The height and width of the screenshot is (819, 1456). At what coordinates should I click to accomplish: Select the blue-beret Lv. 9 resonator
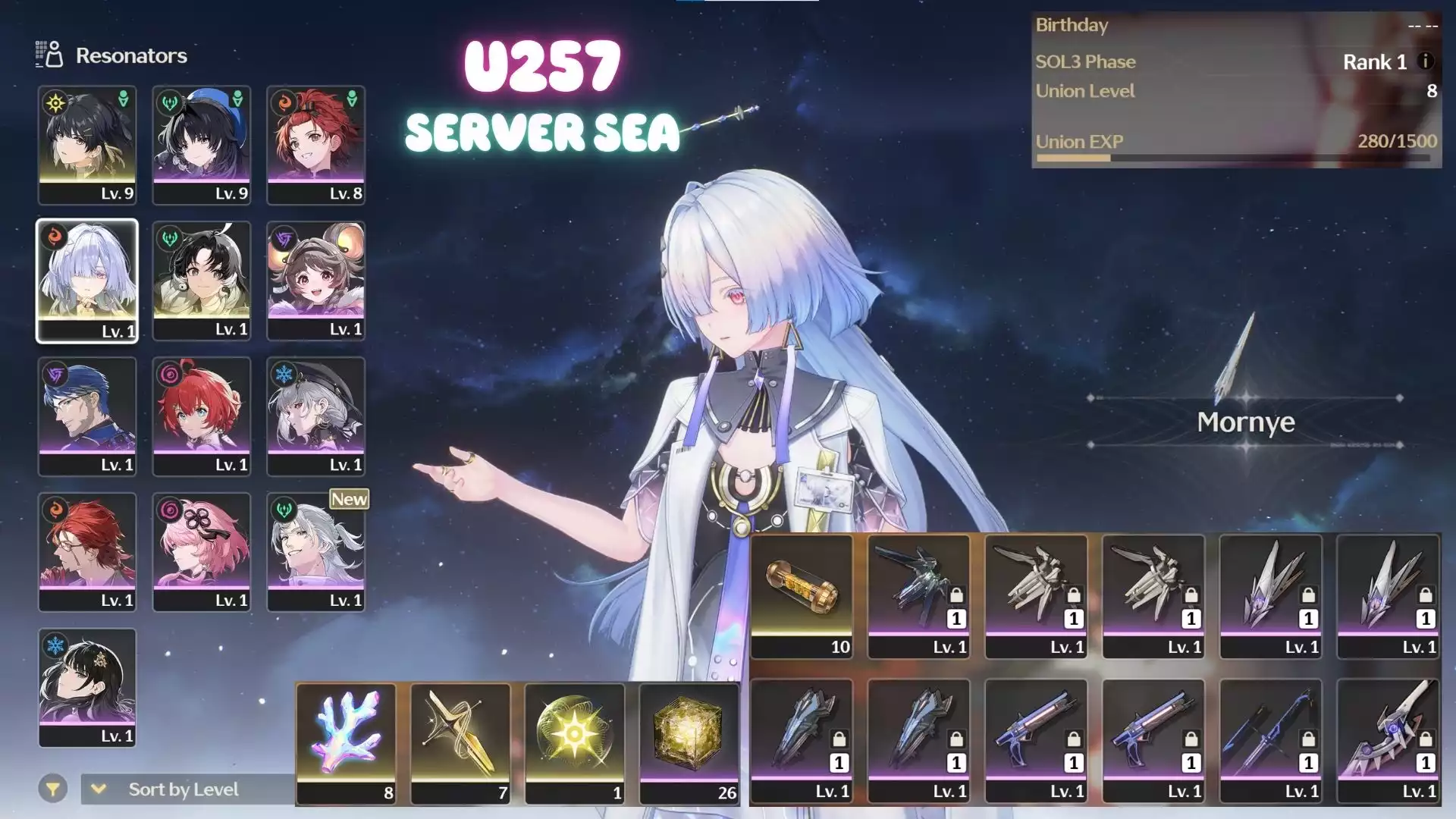pyautogui.click(x=202, y=145)
